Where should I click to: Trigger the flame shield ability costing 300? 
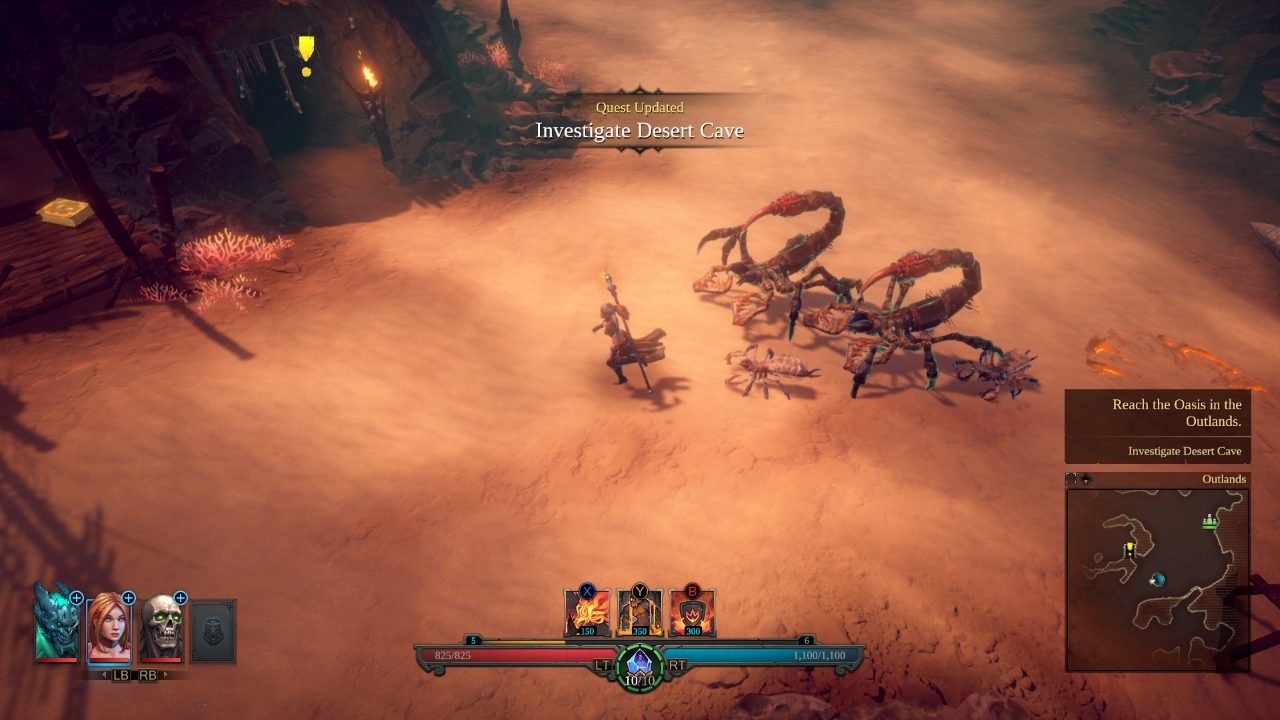691,613
